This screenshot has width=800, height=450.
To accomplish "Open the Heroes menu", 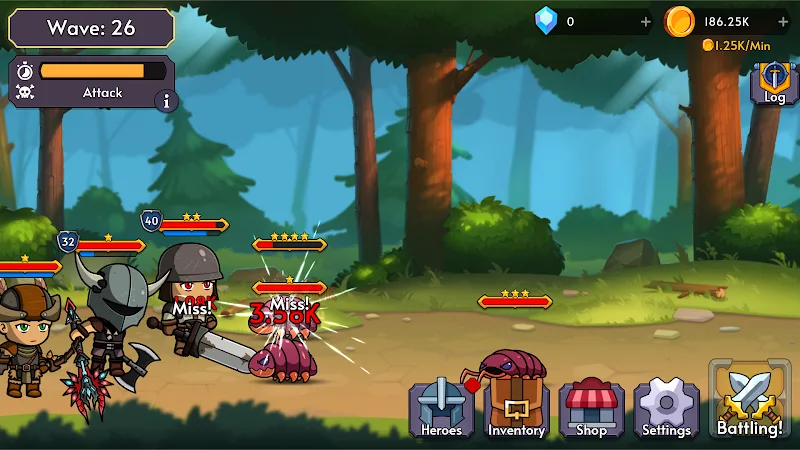I will coord(441,409).
